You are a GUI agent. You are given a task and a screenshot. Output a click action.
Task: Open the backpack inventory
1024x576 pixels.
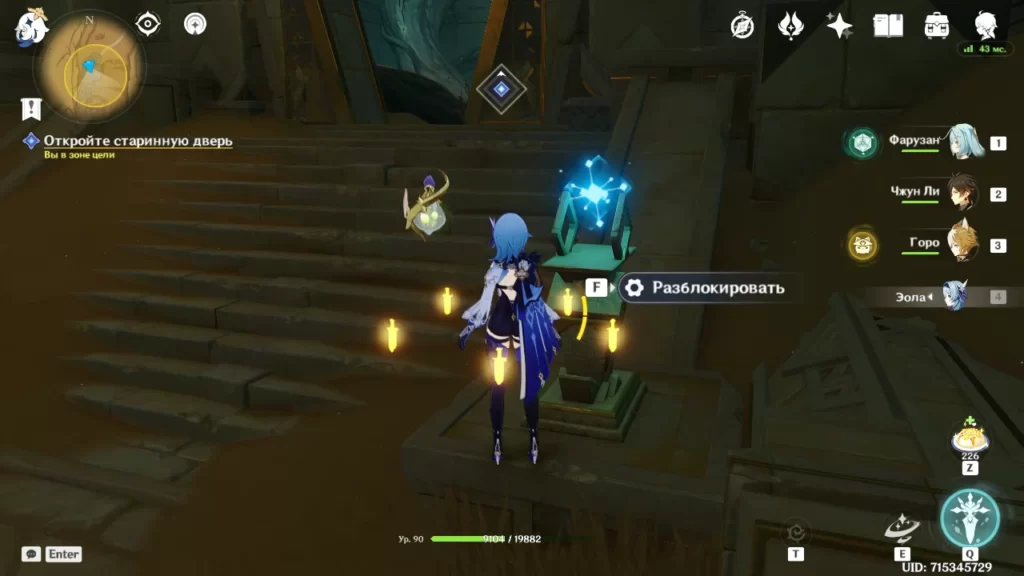[937, 27]
